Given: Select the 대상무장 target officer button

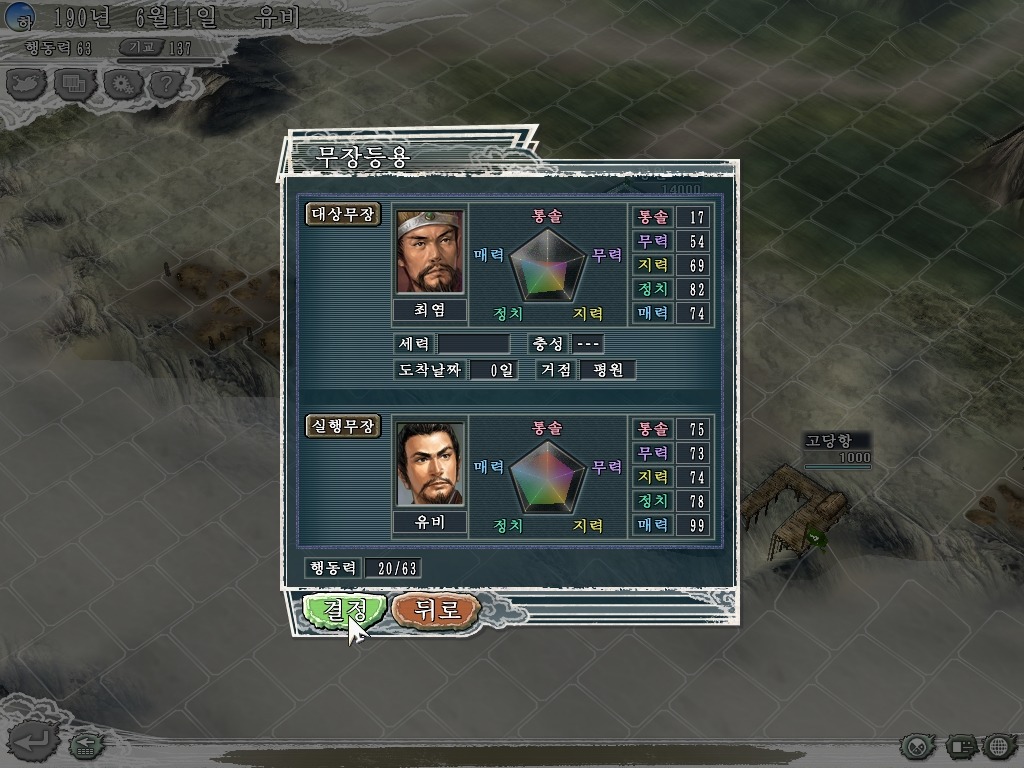Looking at the screenshot, I should [343, 214].
